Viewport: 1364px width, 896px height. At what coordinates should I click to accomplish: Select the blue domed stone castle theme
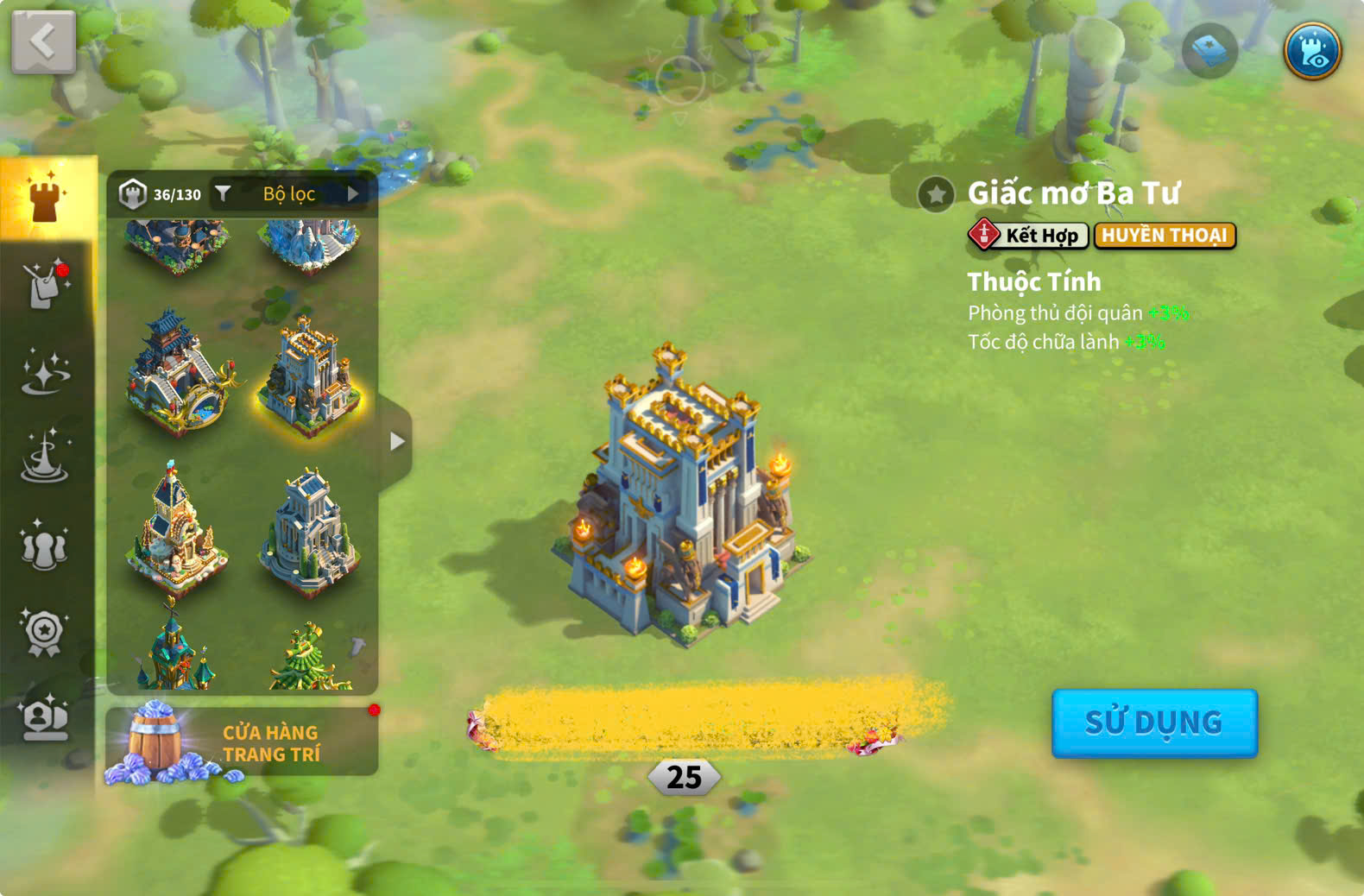pyautogui.click(x=309, y=531)
